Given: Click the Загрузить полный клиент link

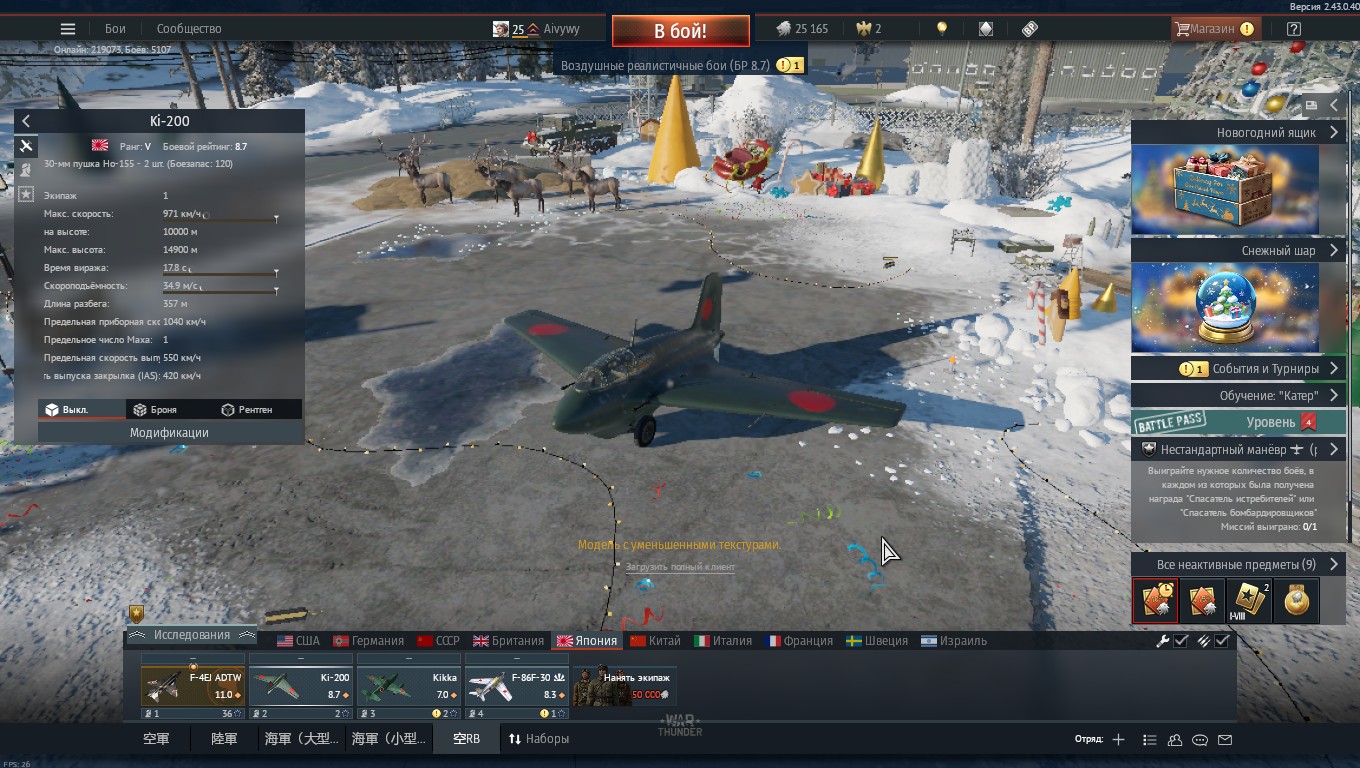Looking at the screenshot, I should (680, 567).
